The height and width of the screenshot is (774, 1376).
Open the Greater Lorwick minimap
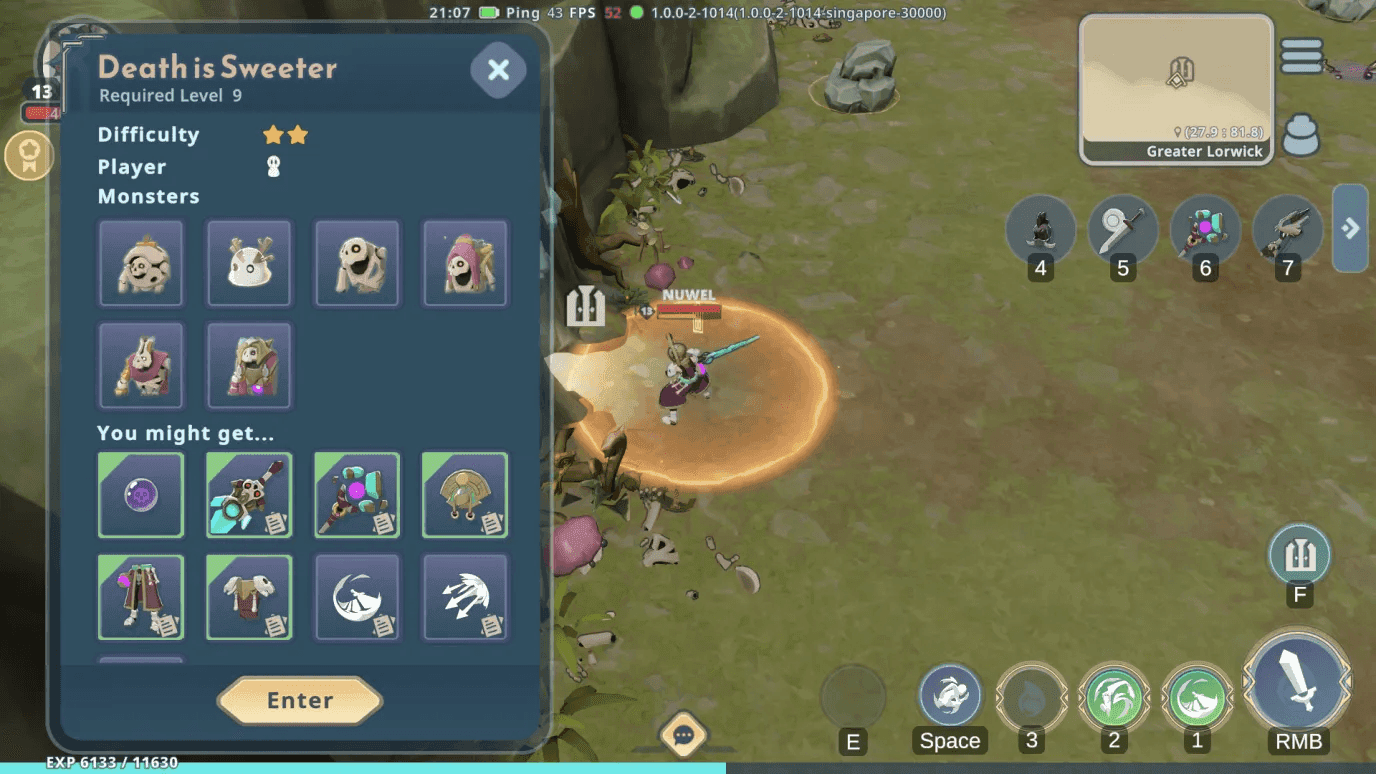click(1176, 89)
